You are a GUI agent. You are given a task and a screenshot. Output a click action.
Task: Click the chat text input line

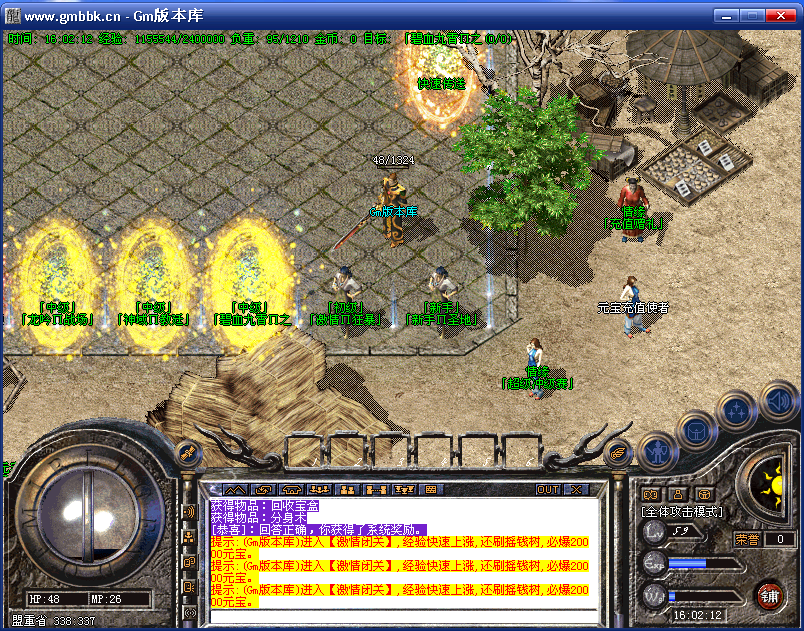(400, 615)
